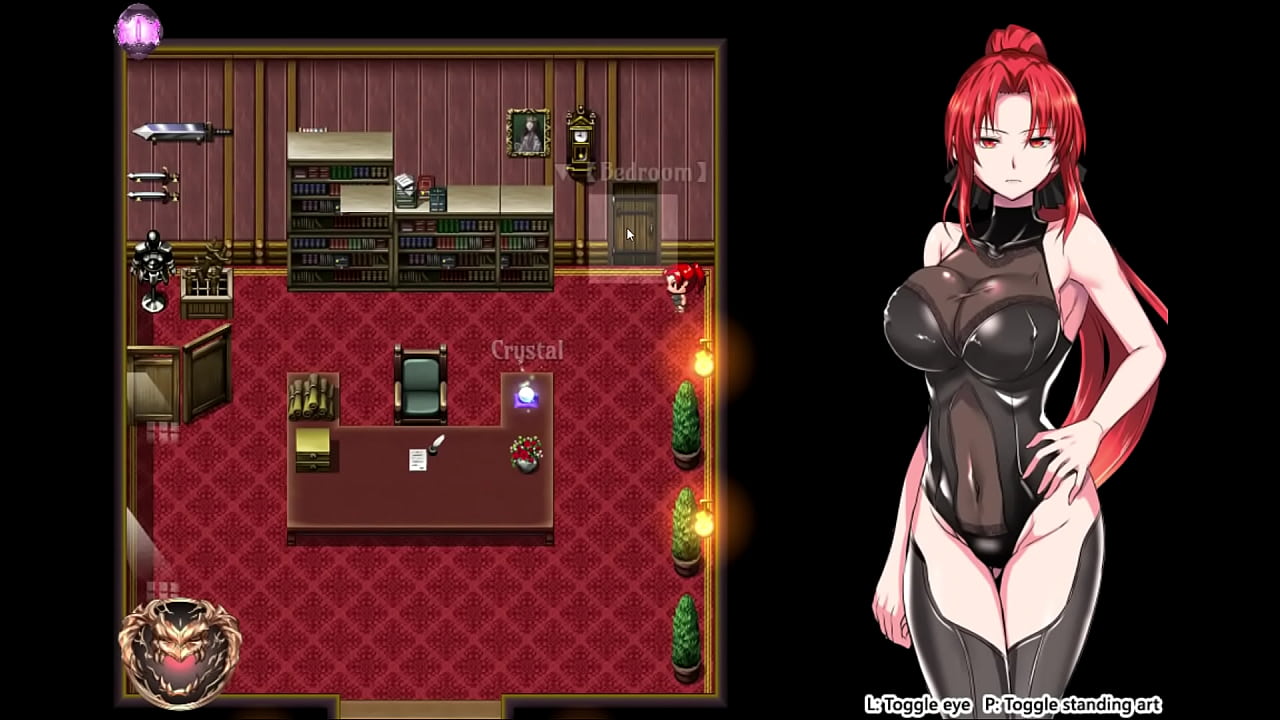Click the green office chair behind the desk
1280x720 pixels.
pyautogui.click(x=420, y=385)
